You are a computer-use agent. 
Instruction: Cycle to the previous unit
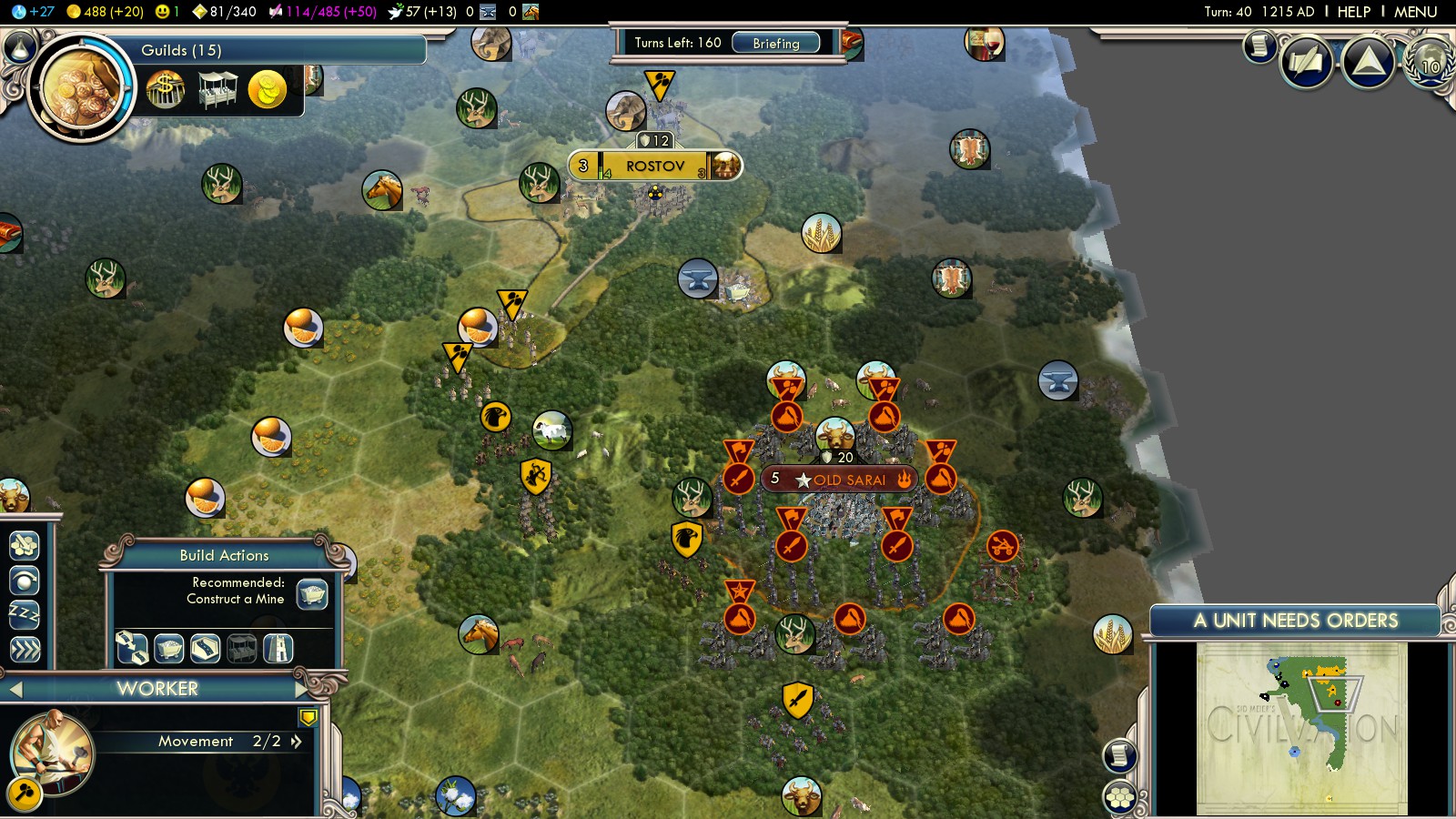14,689
